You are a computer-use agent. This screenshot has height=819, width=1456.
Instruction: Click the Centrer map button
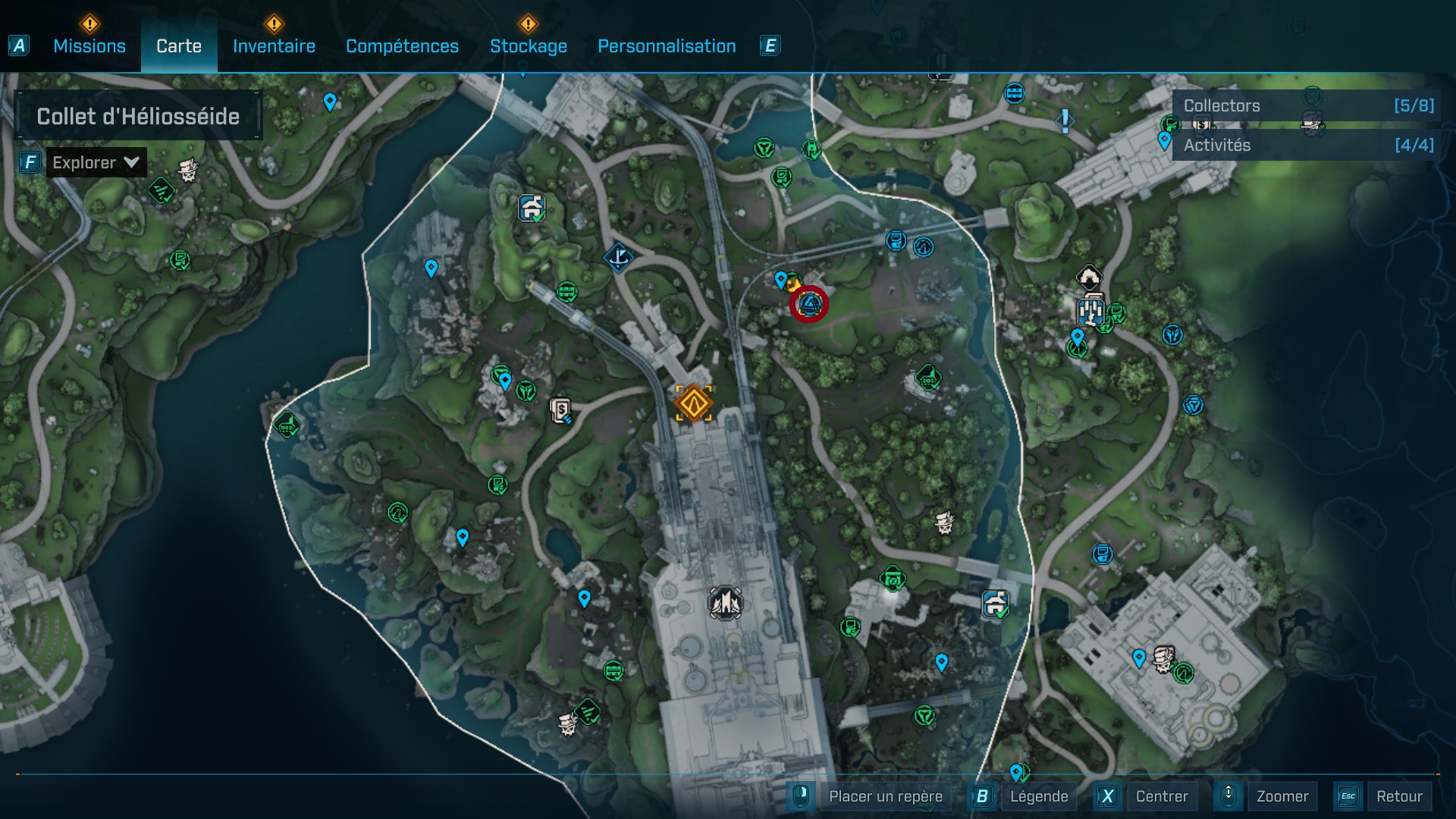pos(1161,796)
